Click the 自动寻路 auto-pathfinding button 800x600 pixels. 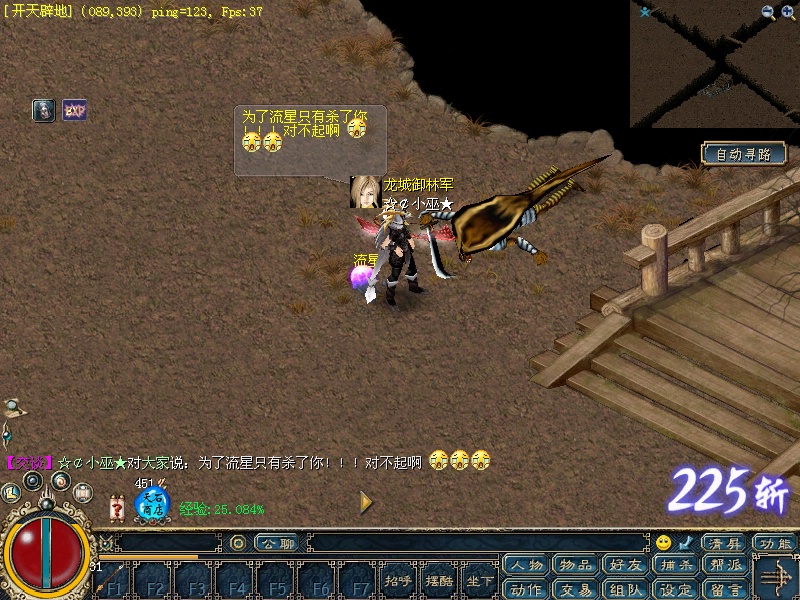[743, 154]
